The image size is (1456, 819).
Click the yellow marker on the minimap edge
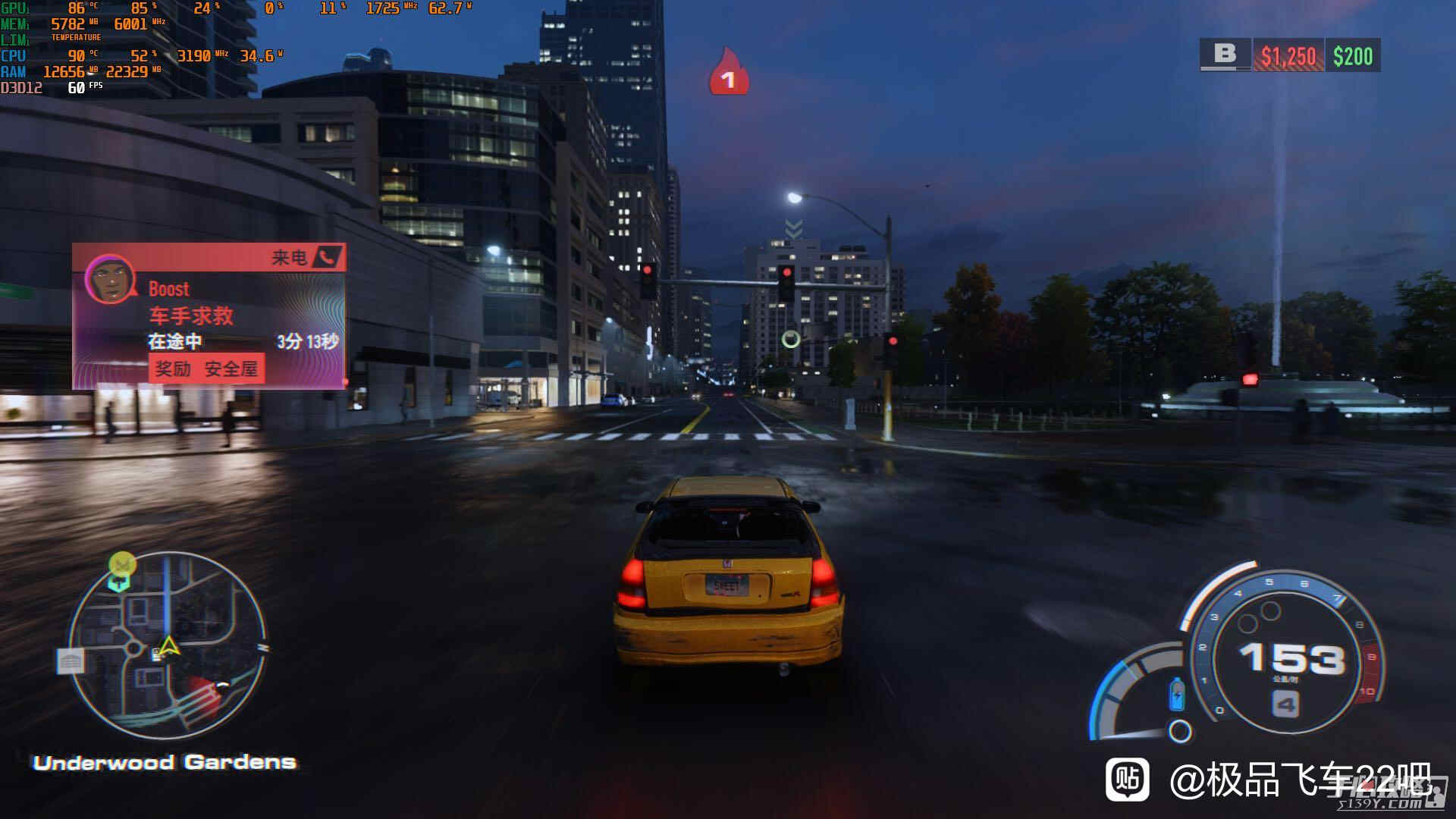tap(122, 563)
